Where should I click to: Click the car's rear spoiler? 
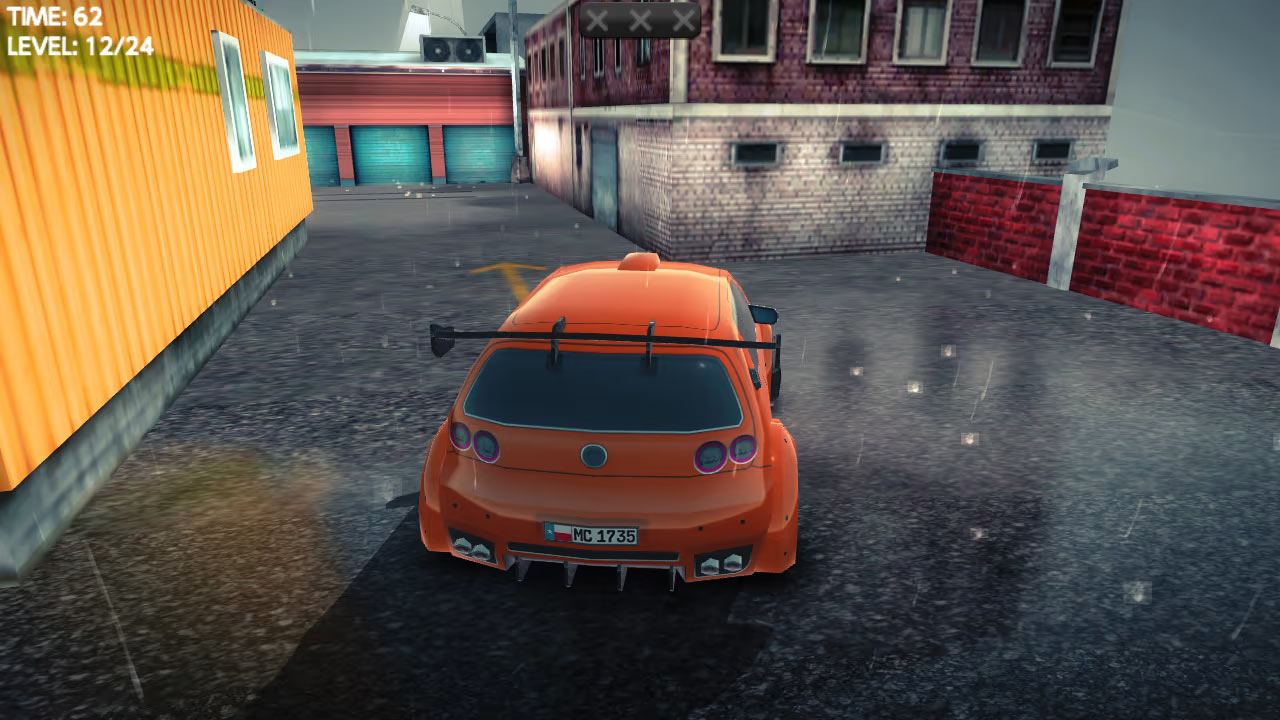pos(600,335)
